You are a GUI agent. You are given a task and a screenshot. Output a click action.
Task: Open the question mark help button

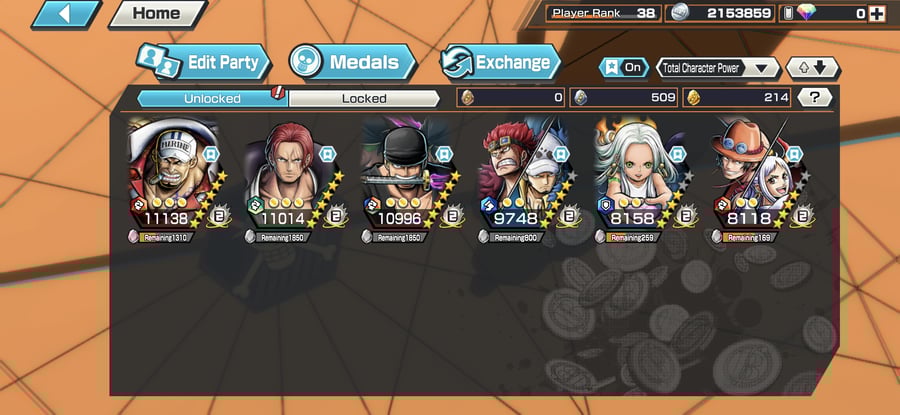[815, 97]
